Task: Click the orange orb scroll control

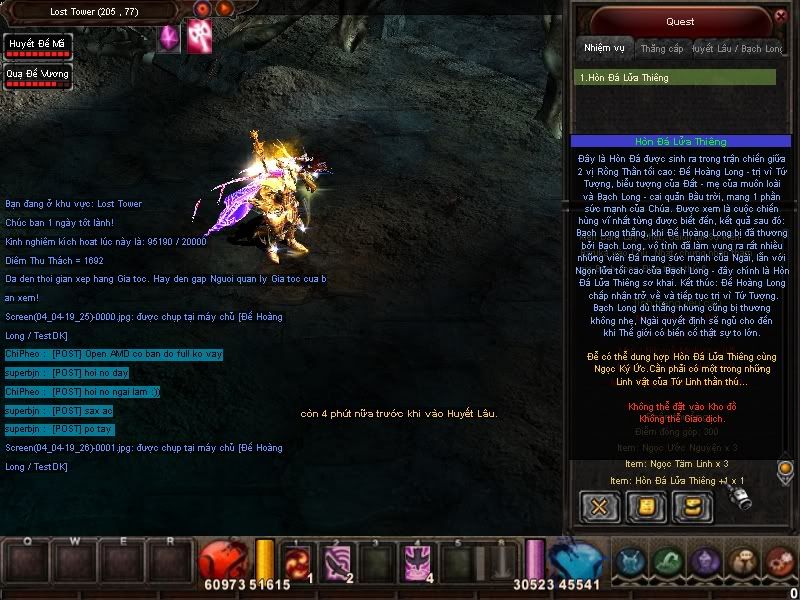Action: pyautogui.click(x=785, y=467)
